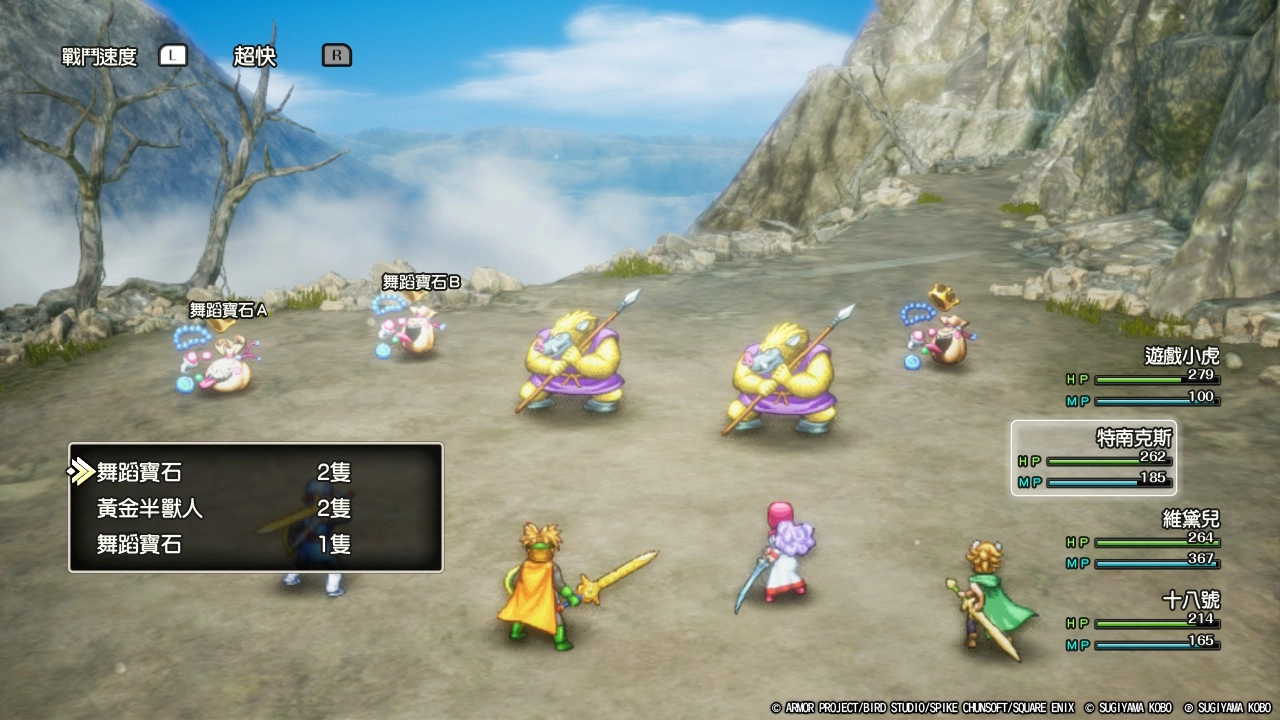Choose 維黛兒 in the party list
This screenshot has height=720, width=1280.
point(1143,540)
